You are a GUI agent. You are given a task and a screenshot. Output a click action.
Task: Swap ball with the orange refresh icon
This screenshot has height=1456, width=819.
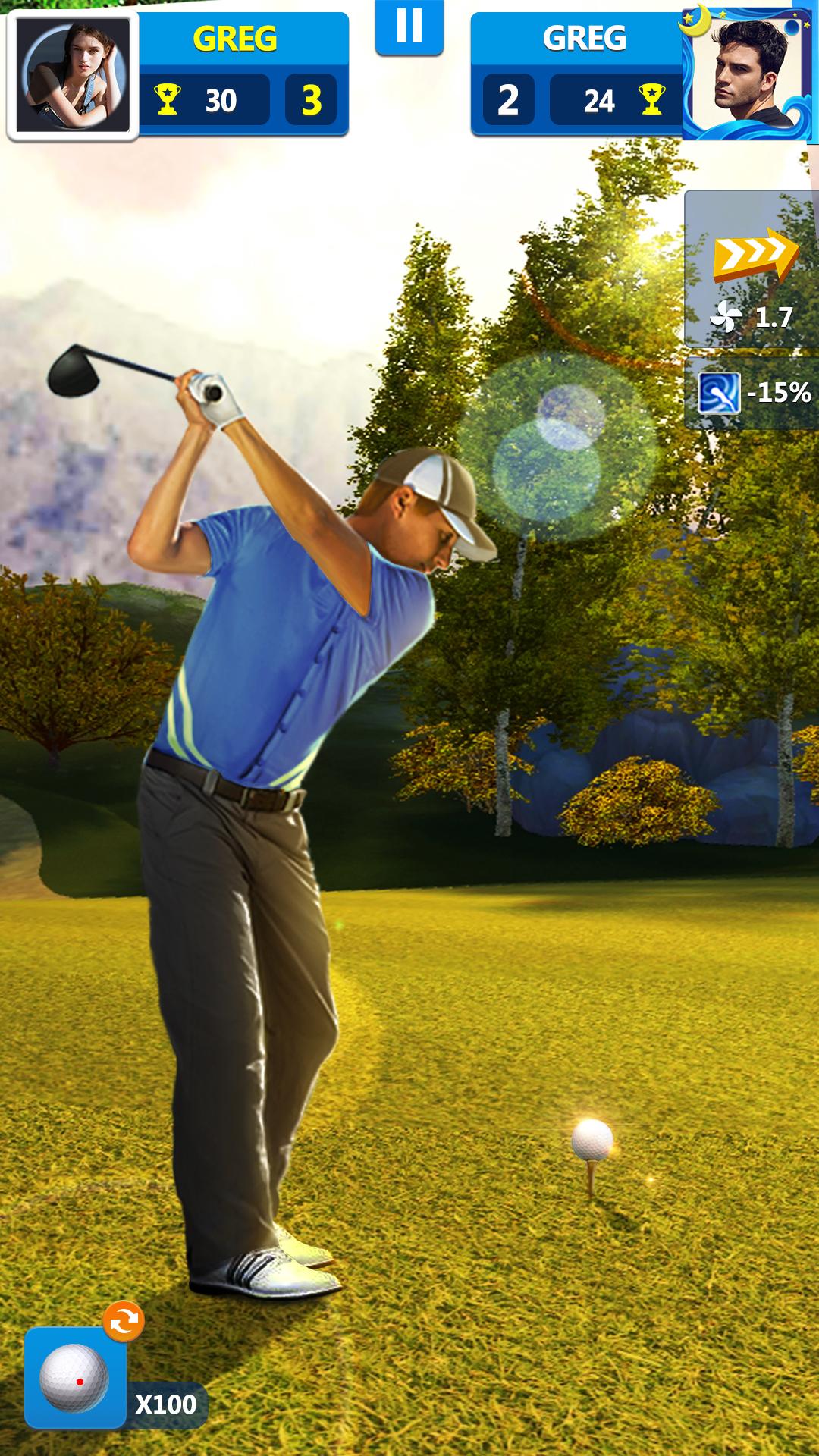point(124,1323)
